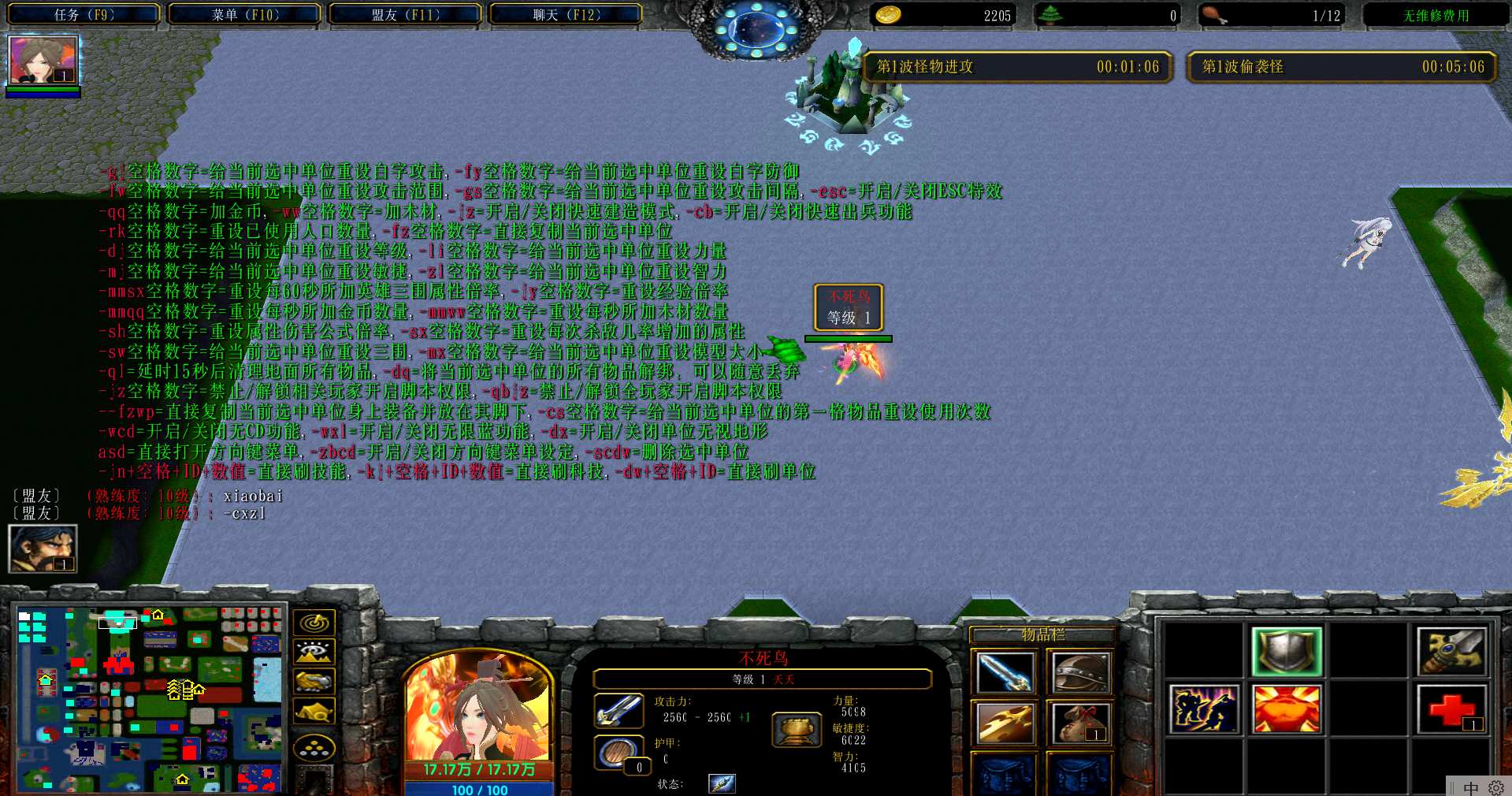Open the 任务 (F9) quests menu

[x=84, y=14]
